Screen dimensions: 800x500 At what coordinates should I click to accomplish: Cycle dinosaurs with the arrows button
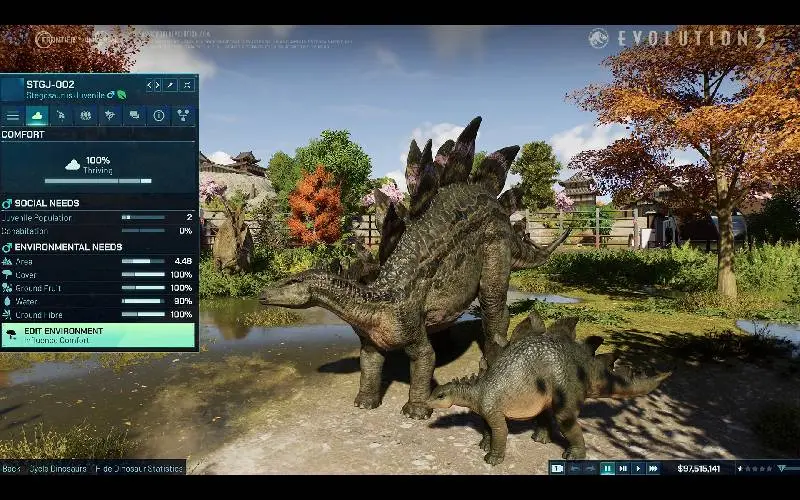pyautogui.click(x=152, y=85)
